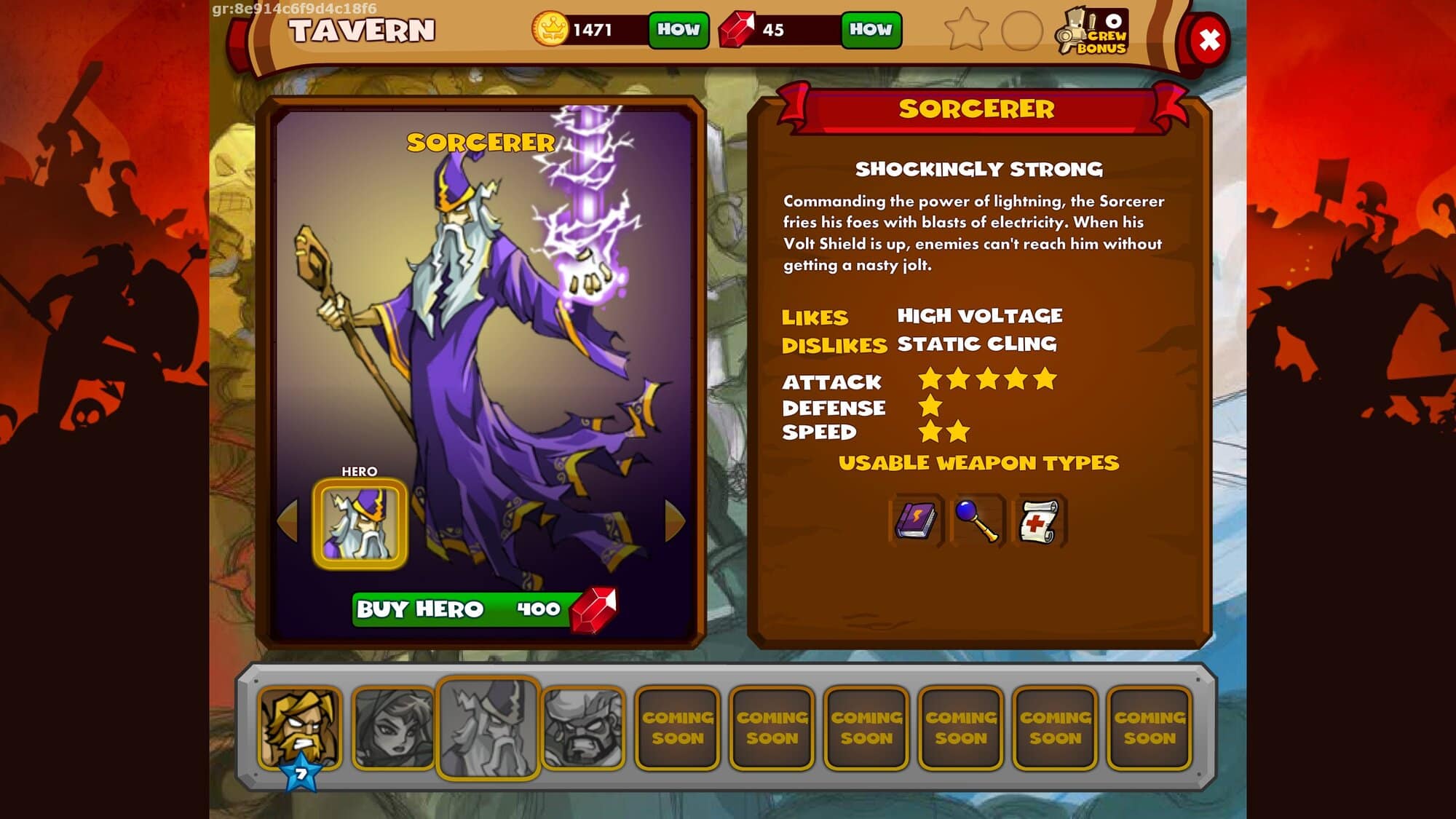Close the Tavern screen

tap(1209, 40)
